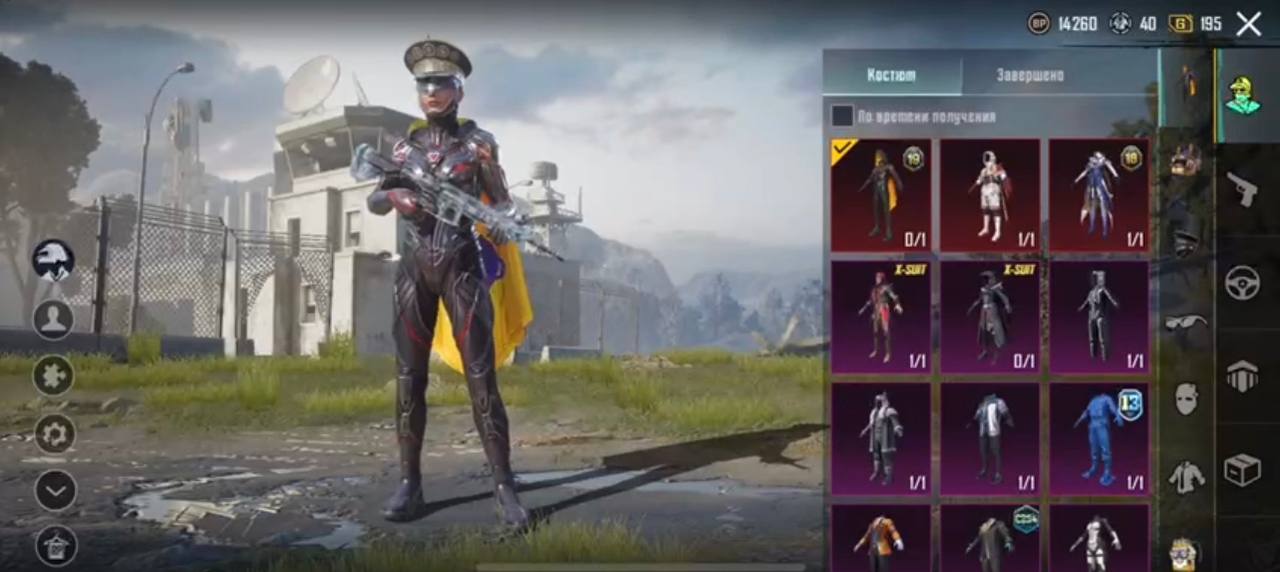Pick the blue jumpsuit marked 13
The image size is (1280, 572).
click(1098, 438)
